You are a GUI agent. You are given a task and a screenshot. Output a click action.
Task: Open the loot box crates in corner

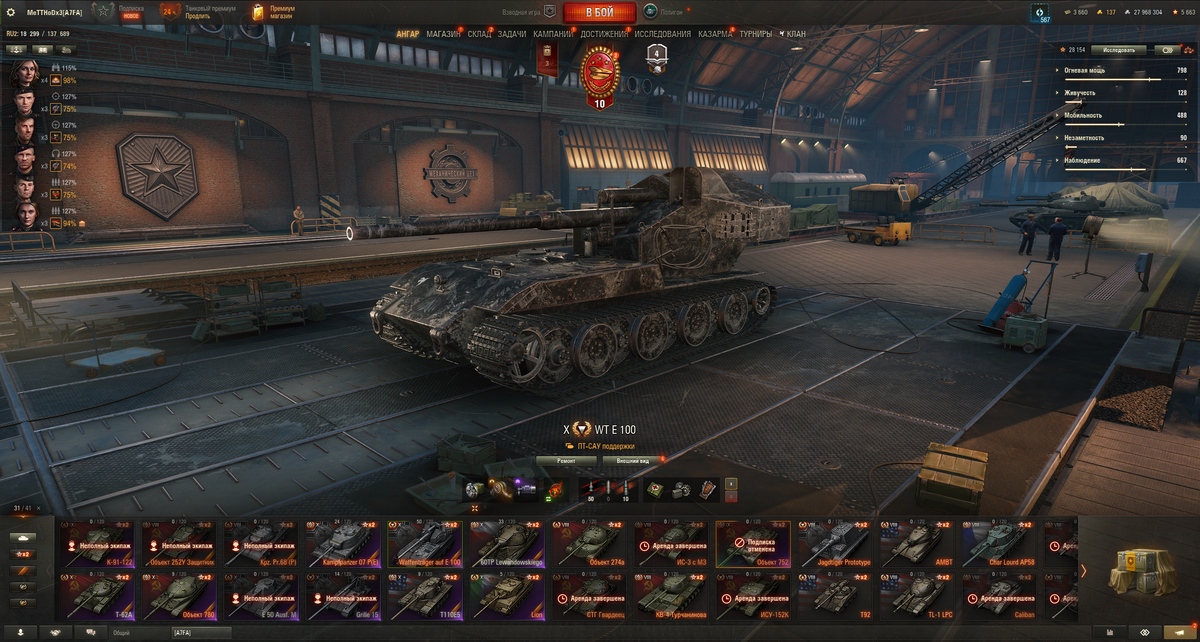click(1138, 574)
